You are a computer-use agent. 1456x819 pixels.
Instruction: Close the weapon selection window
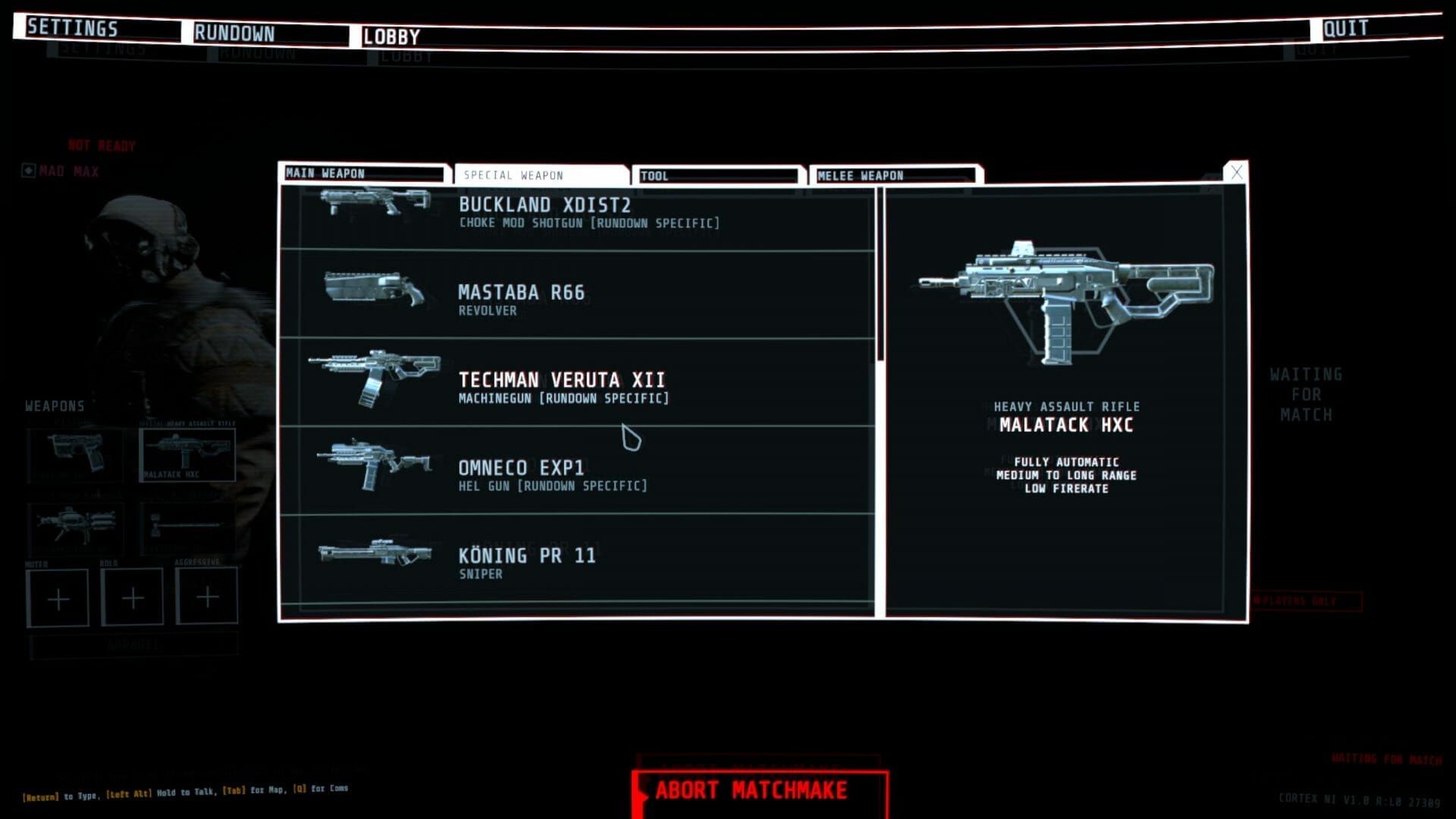pyautogui.click(x=1236, y=172)
